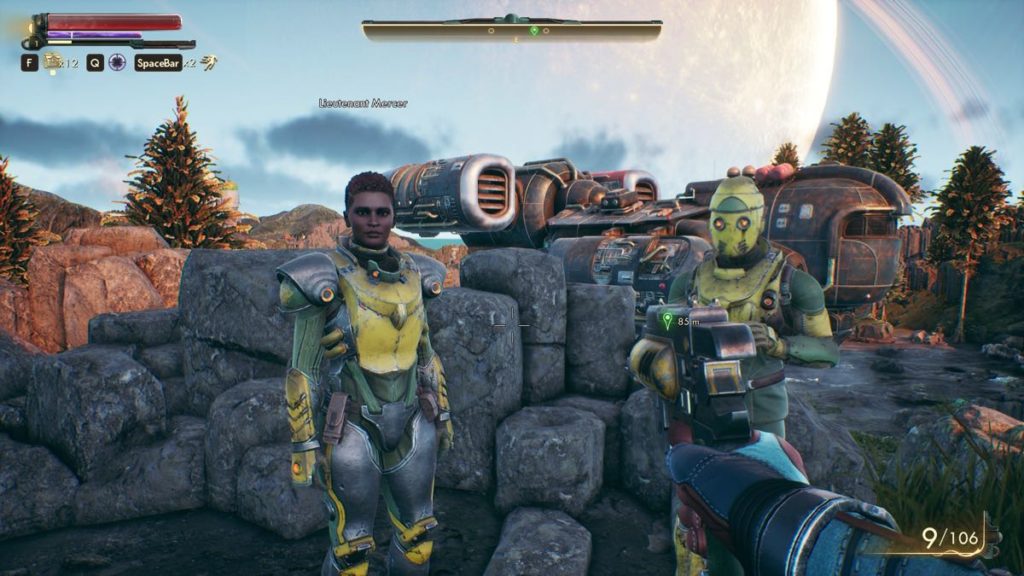Select the green 85m objective waypoint marker
Viewport: 1024px width, 576px height.
point(665,322)
